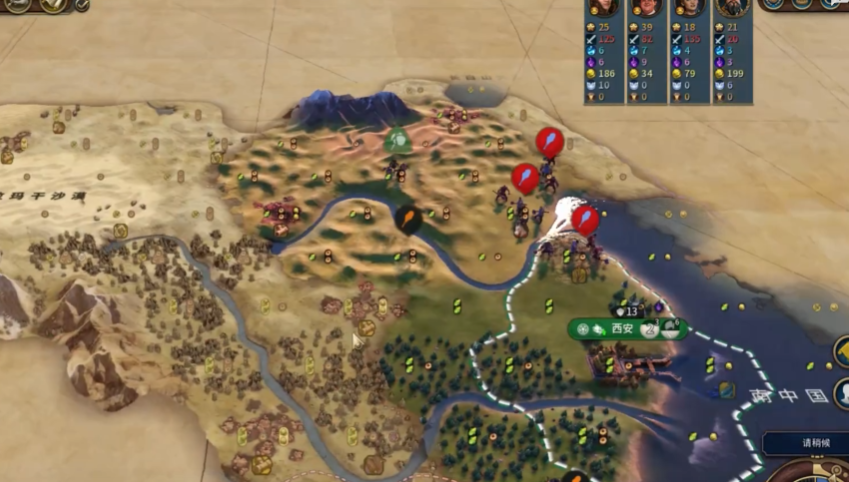Open the yellow notification icon on right edge
This screenshot has height=482, width=849.
pos(842,352)
